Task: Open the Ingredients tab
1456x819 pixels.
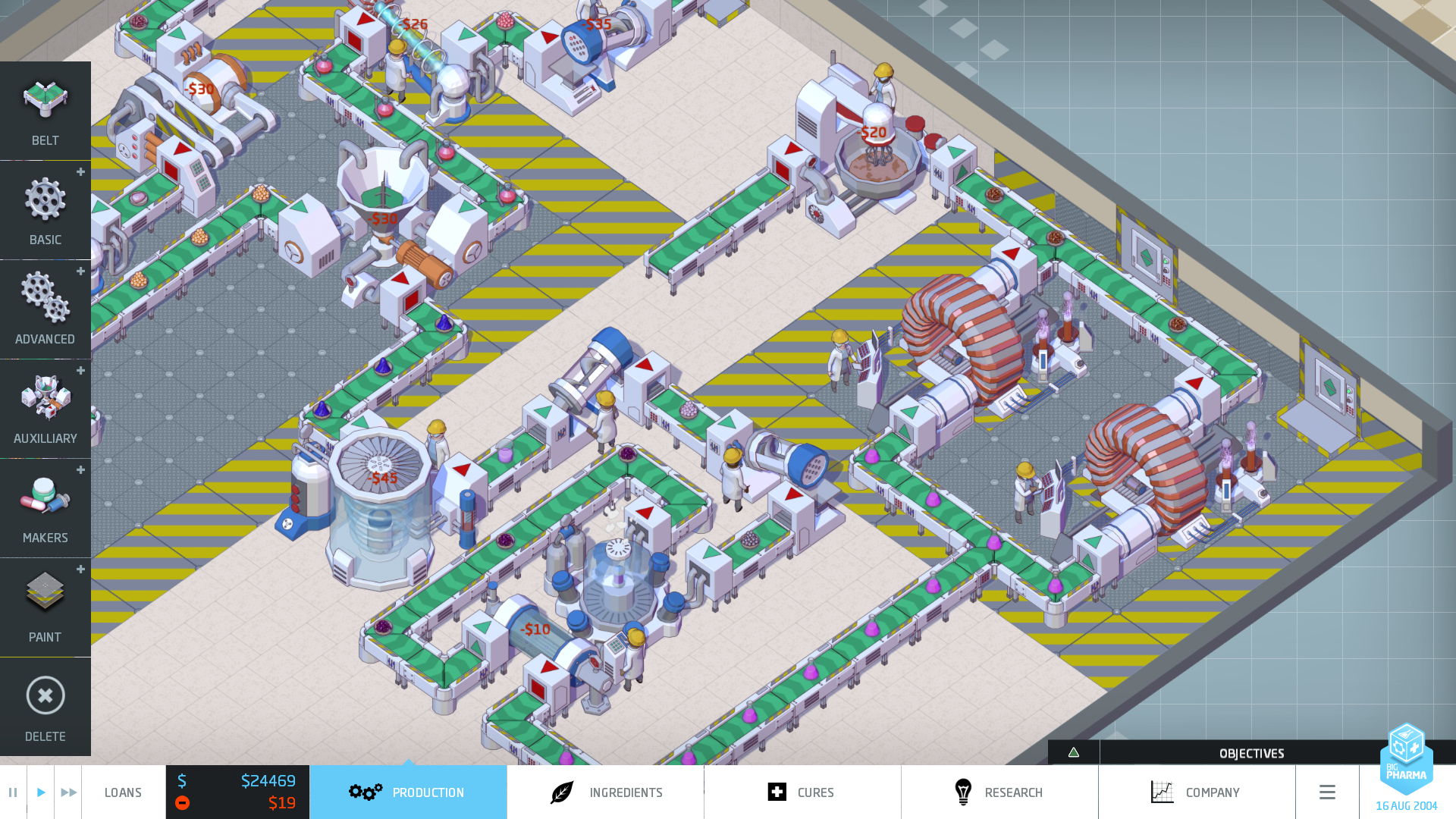Action: point(605,792)
